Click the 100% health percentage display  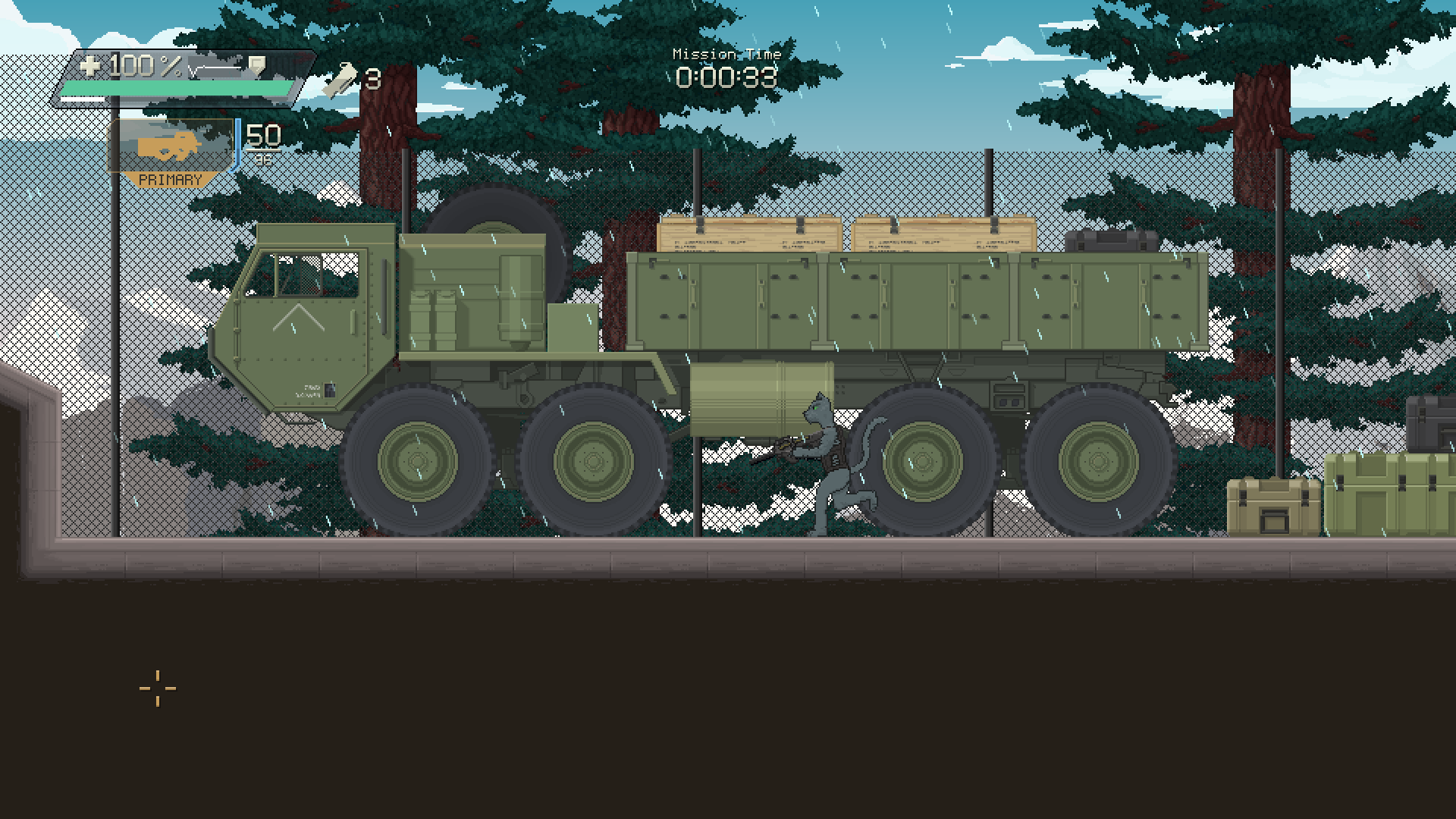(x=135, y=67)
